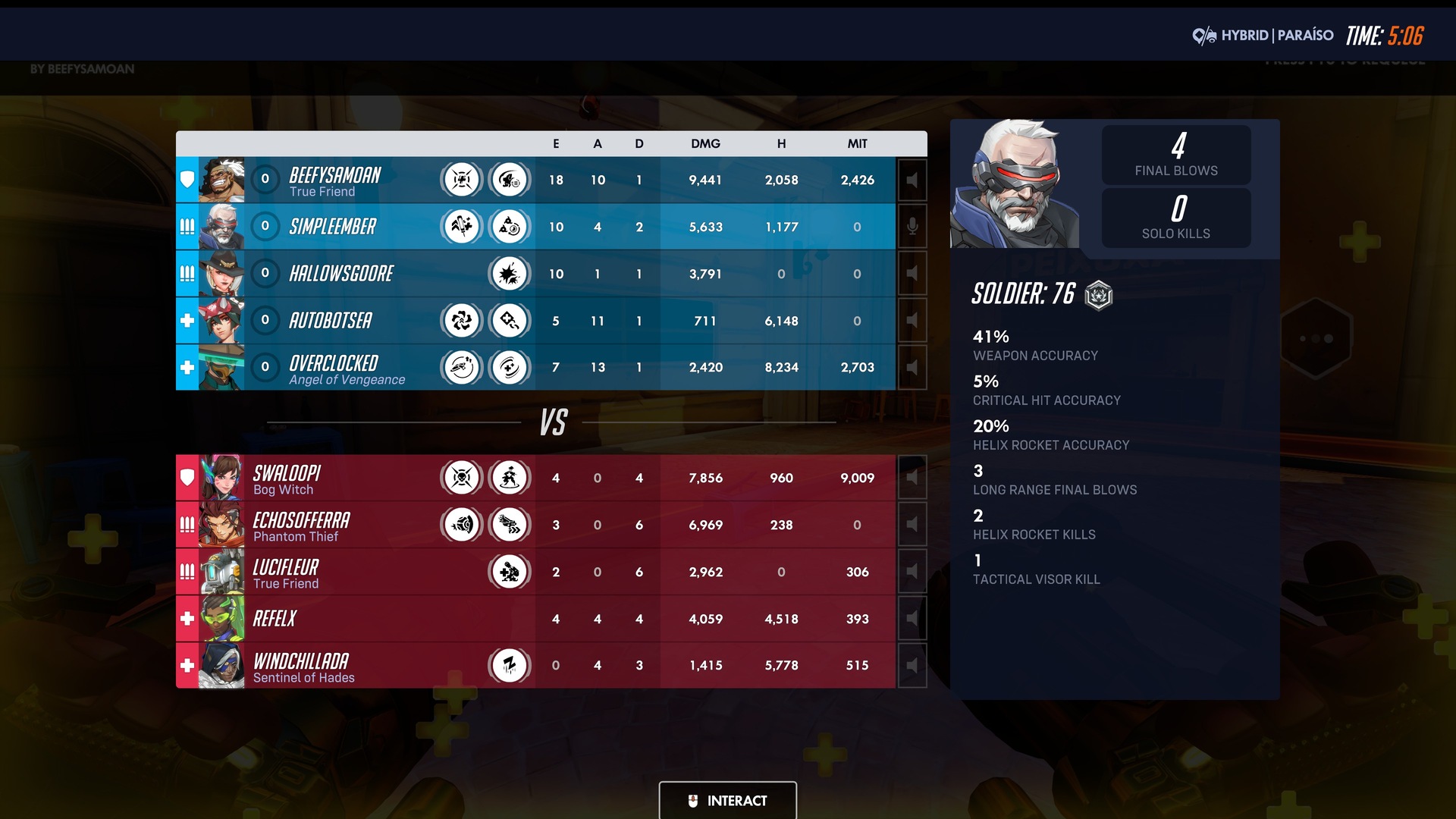Click the DMG column header
1456x819 pixels.
point(704,143)
